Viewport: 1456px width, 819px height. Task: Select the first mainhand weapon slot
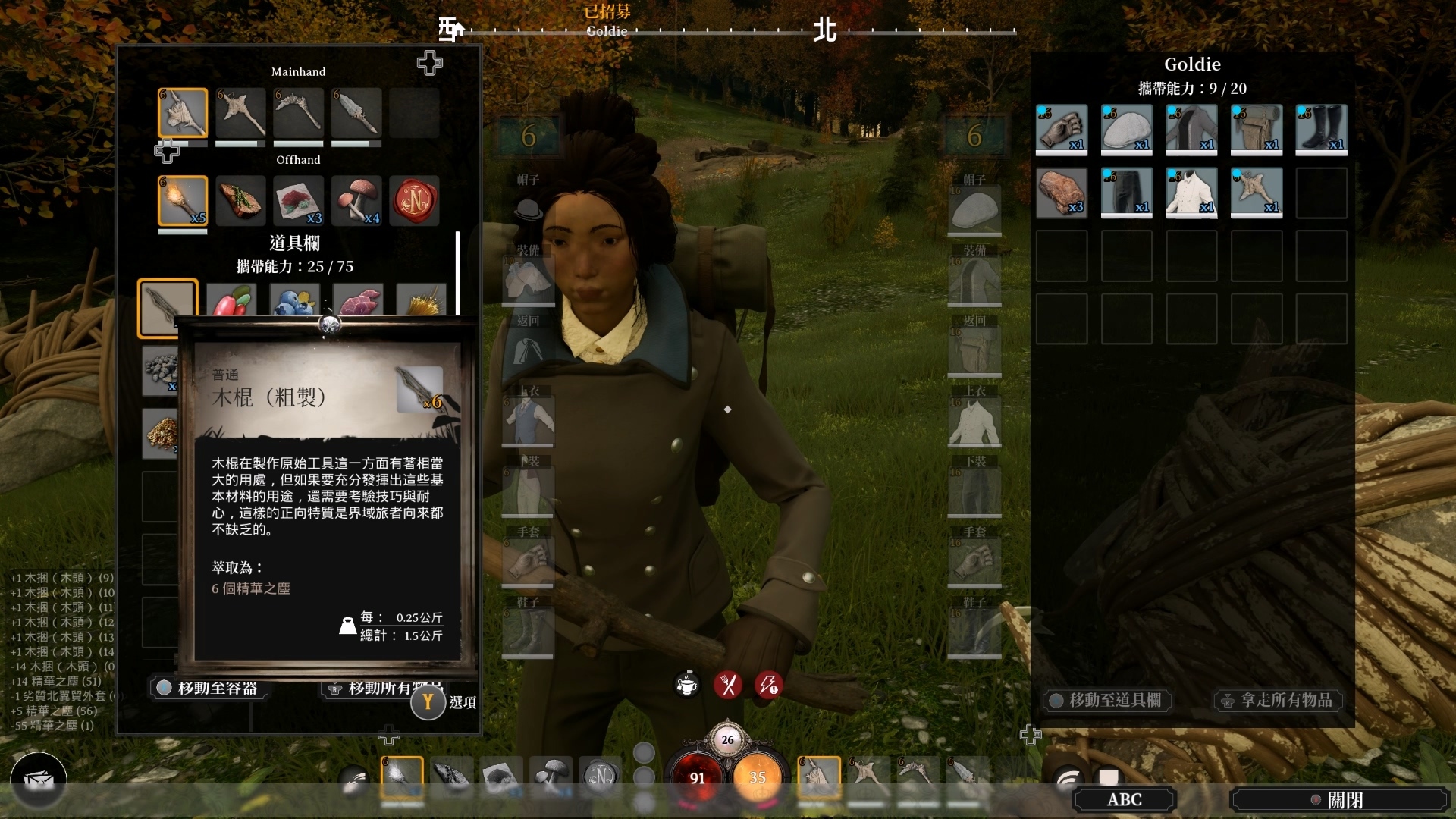coord(183,113)
